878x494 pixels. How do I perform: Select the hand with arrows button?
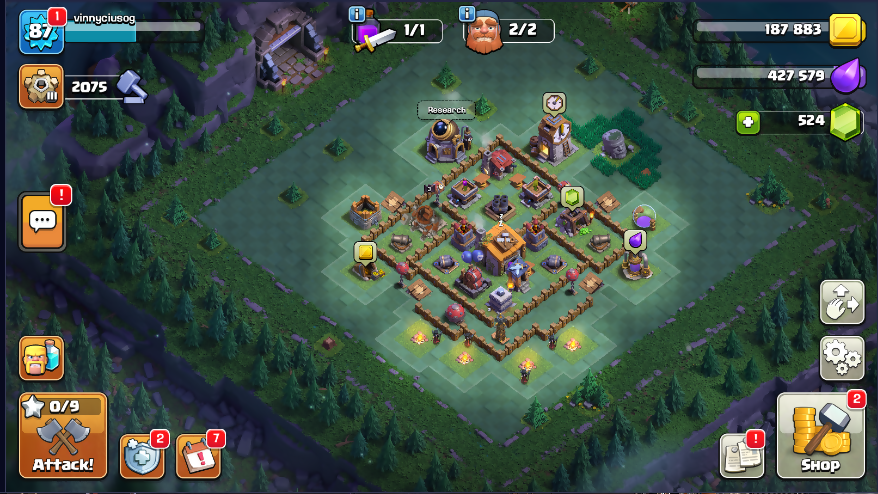pyautogui.click(x=841, y=302)
